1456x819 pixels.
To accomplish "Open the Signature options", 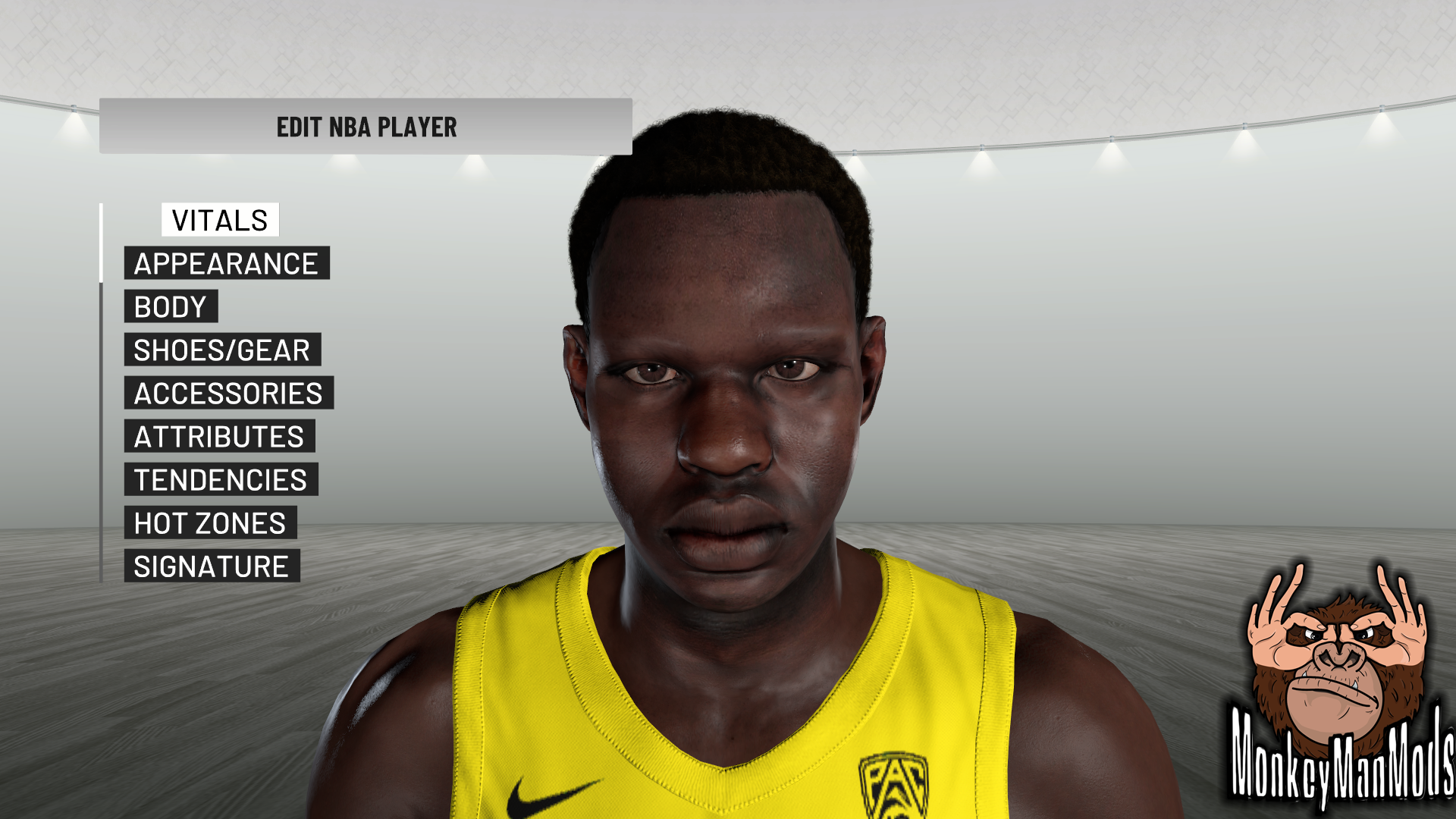I will [x=212, y=566].
